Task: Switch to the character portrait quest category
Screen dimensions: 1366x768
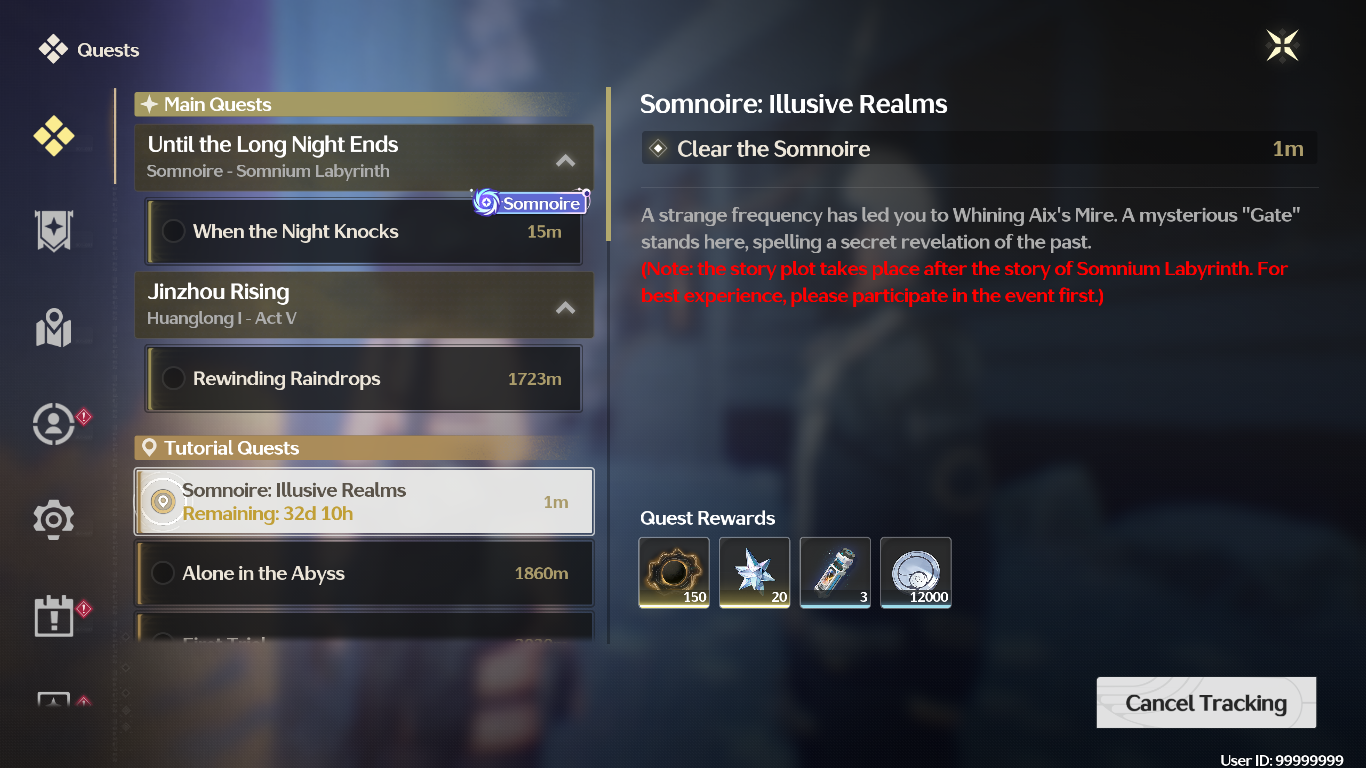Action: [x=53, y=424]
